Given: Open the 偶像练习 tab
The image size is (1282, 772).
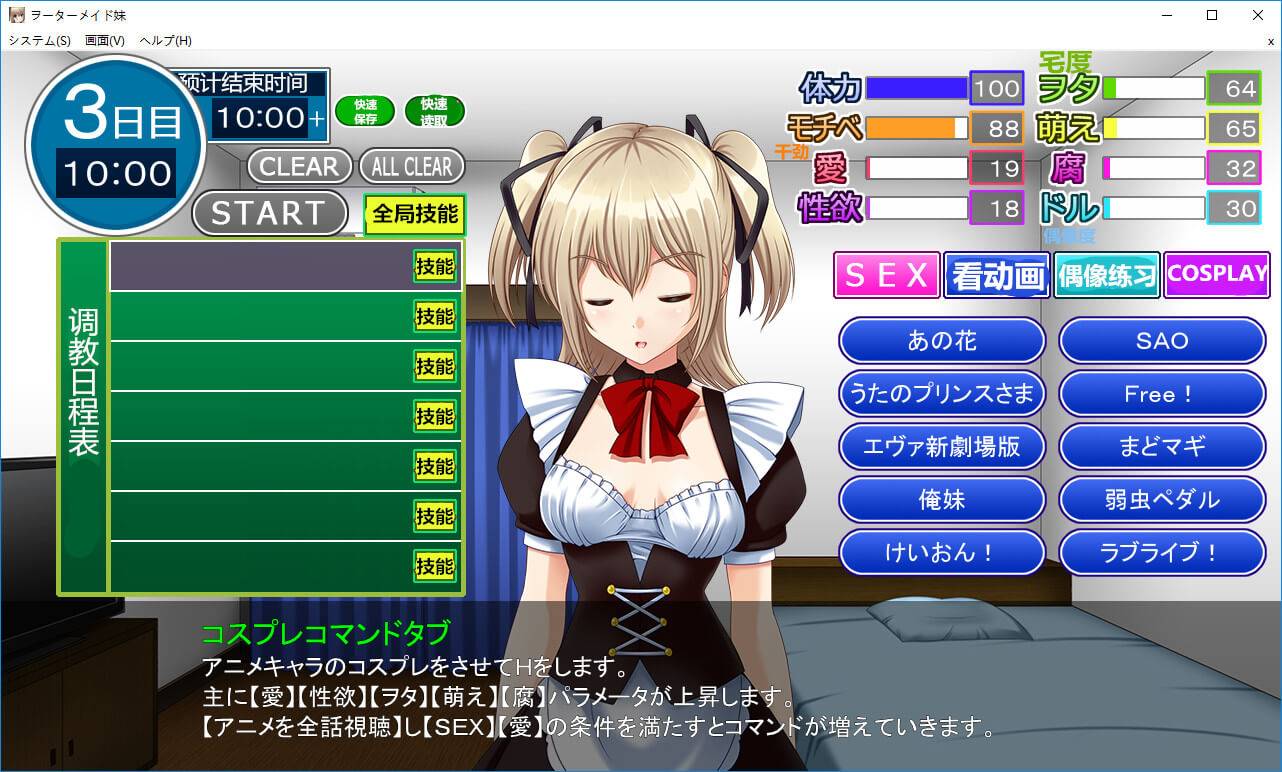Looking at the screenshot, I should (x=1106, y=275).
